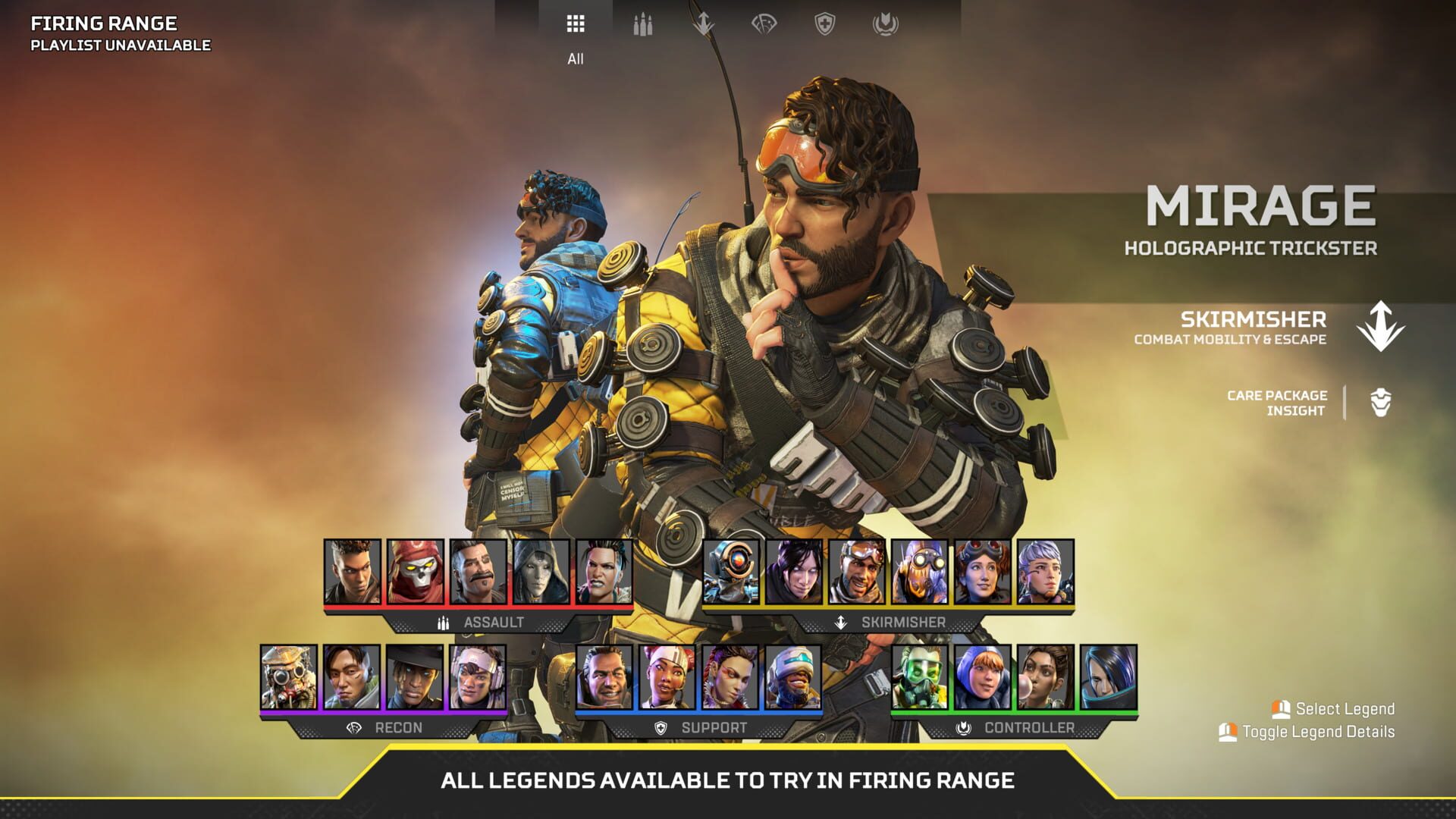Select the All grid filter icon

point(575,24)
